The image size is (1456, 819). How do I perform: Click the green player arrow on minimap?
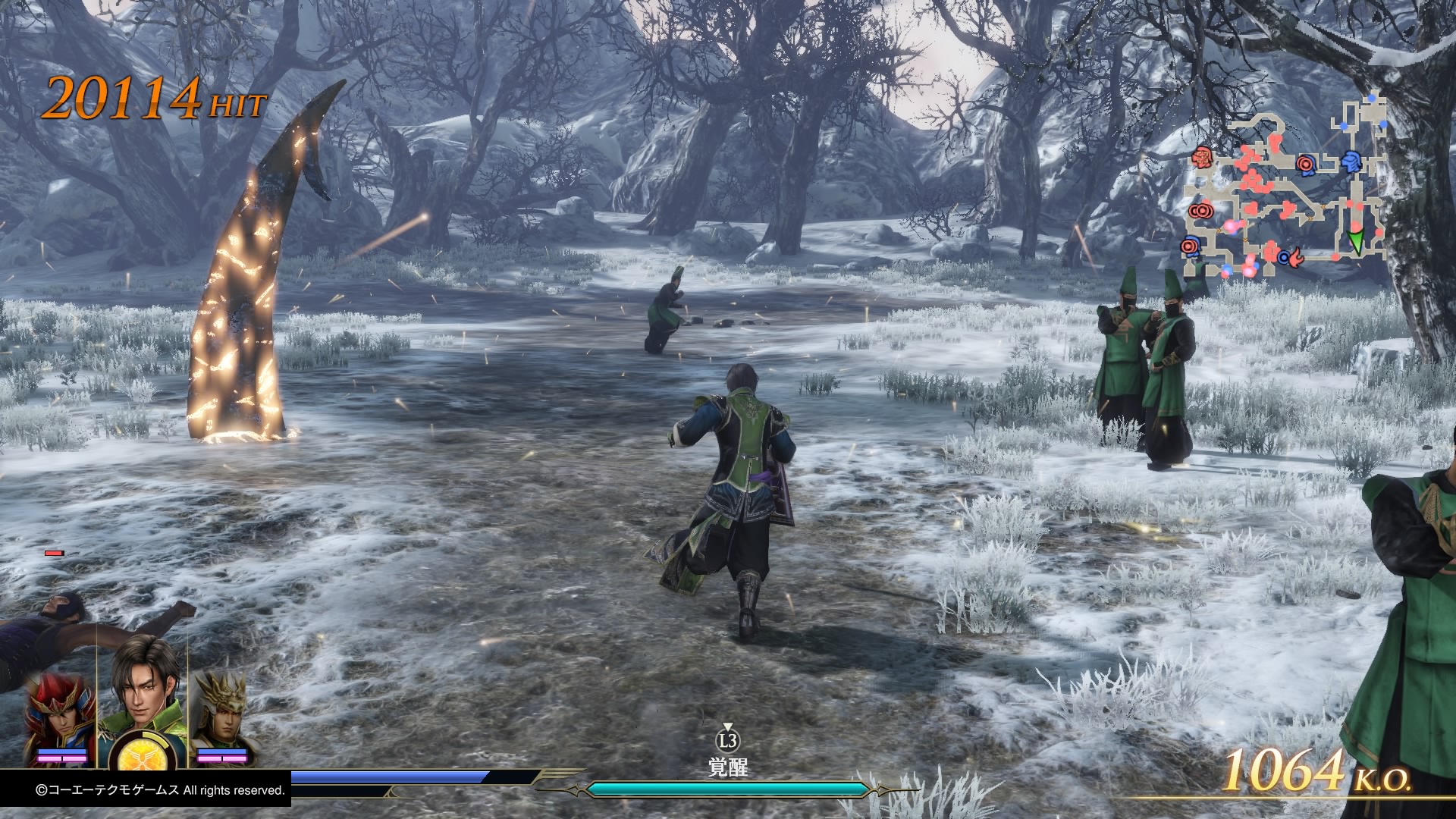[x=1356, y=240]
